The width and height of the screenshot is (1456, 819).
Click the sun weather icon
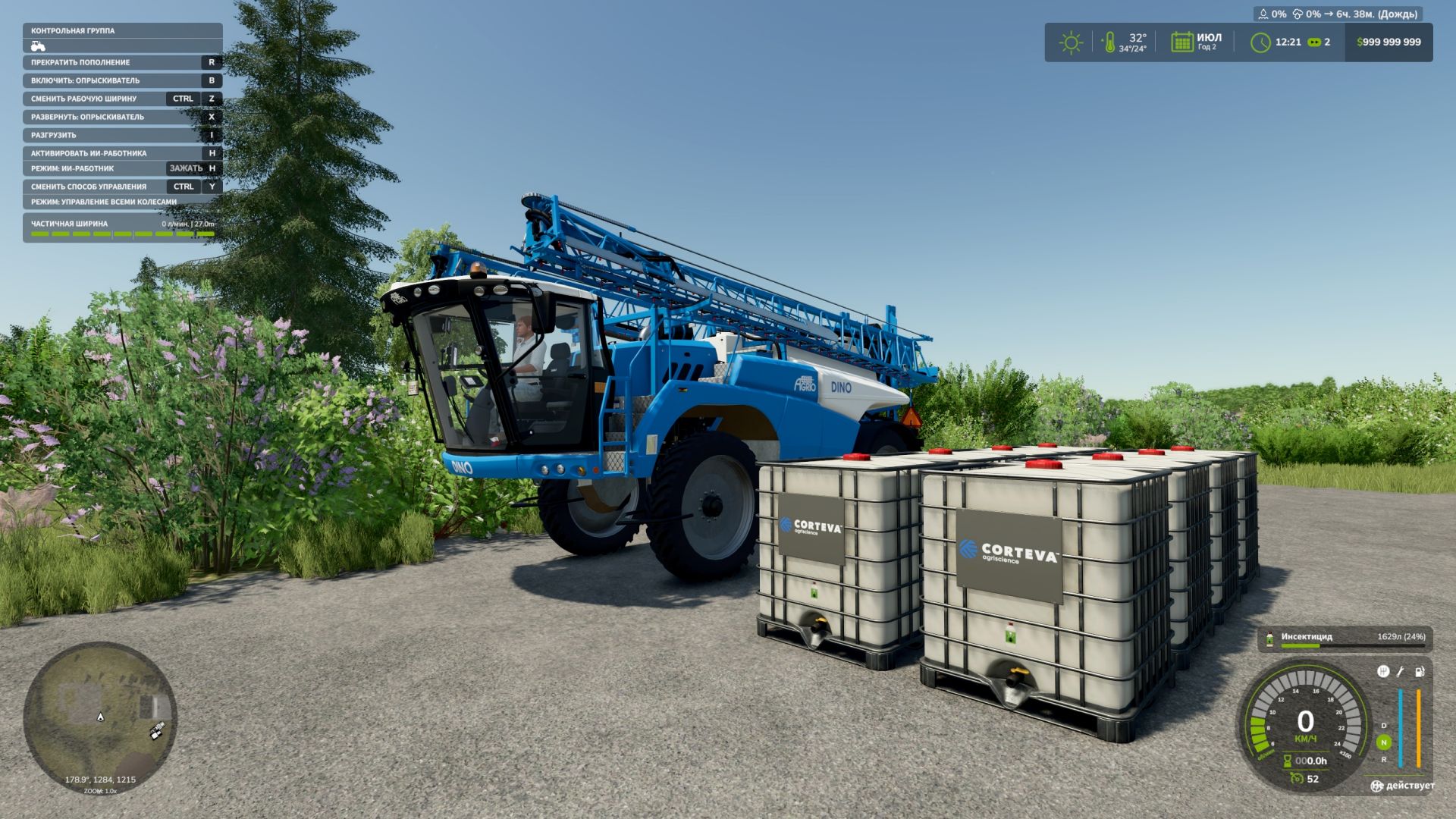coord(1071,42)
